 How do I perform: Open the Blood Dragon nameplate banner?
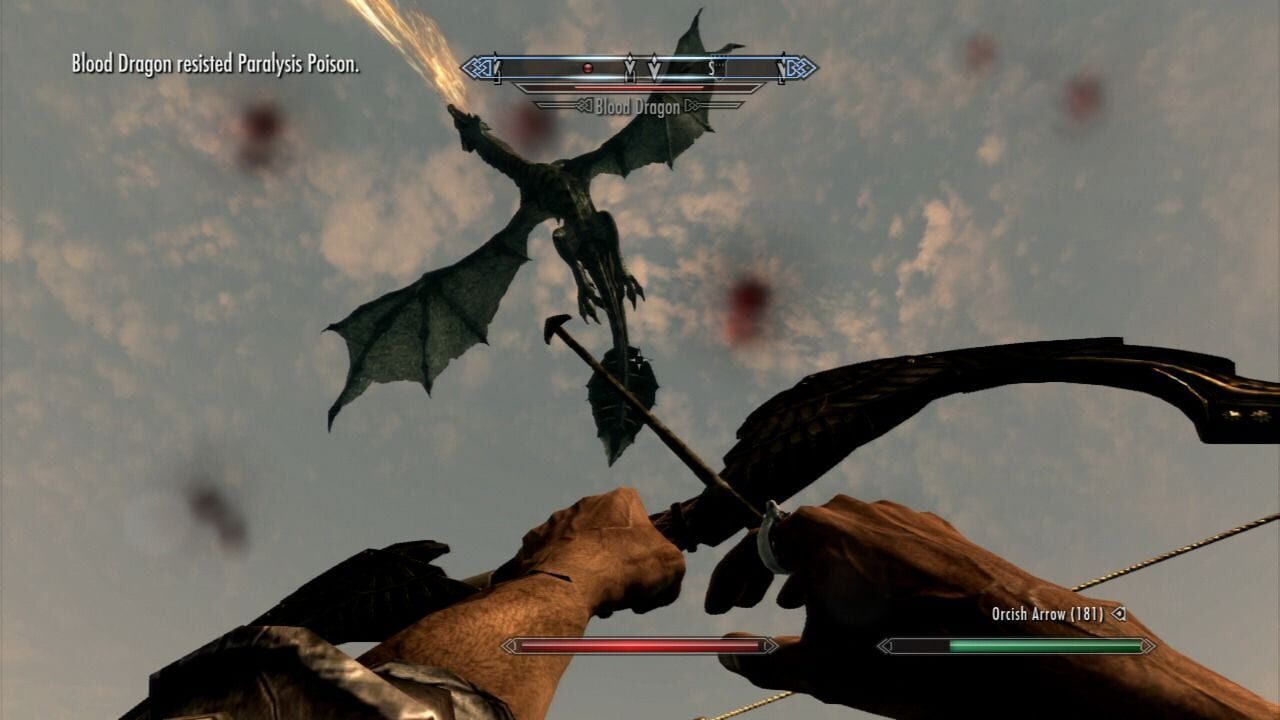point(640,104)
